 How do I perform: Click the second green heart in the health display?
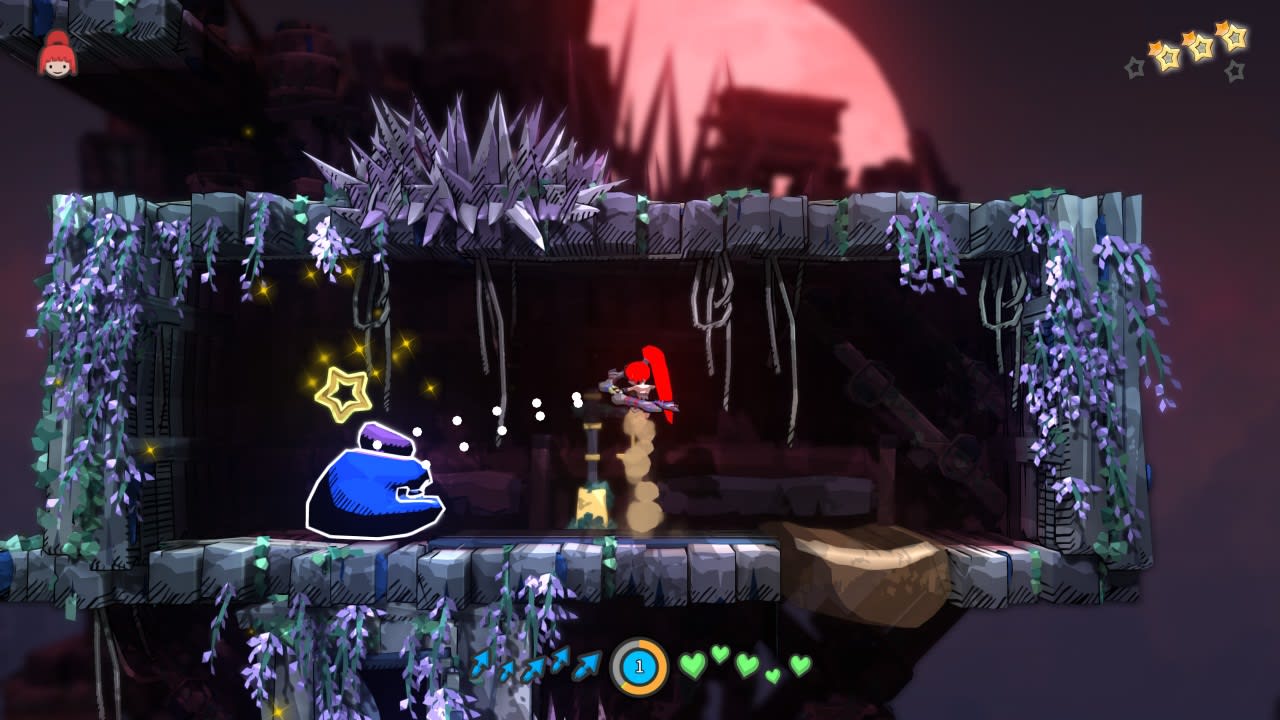720,655
